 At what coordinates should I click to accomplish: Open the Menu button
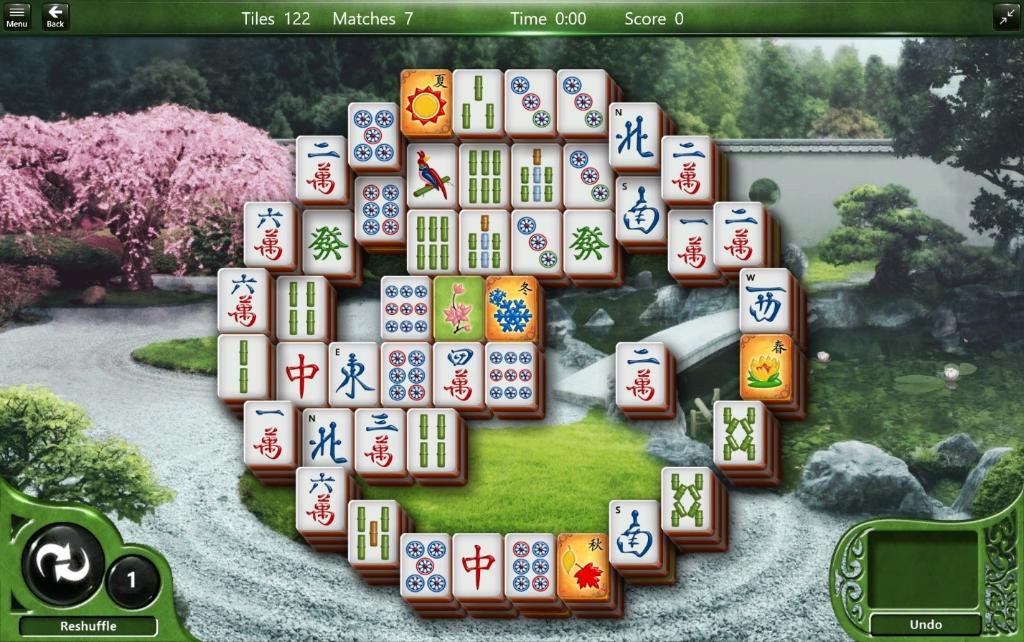(x=17, y=16)
